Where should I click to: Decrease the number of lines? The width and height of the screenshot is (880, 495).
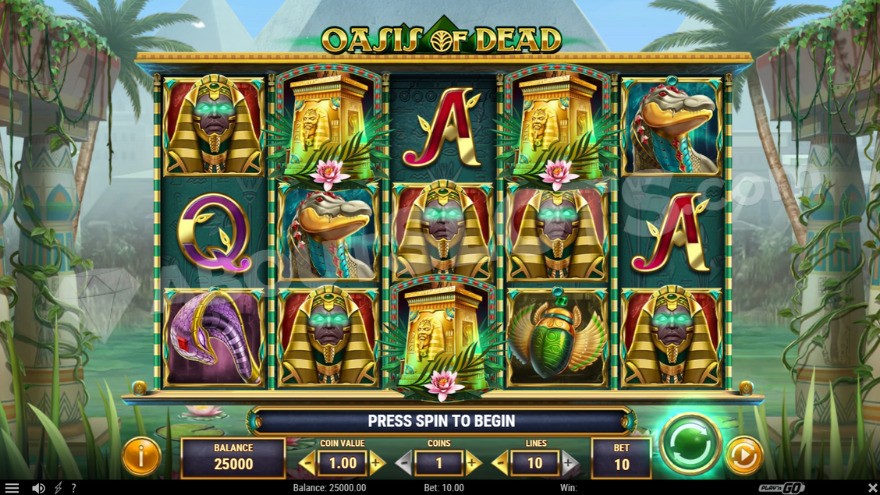point(500,463)
